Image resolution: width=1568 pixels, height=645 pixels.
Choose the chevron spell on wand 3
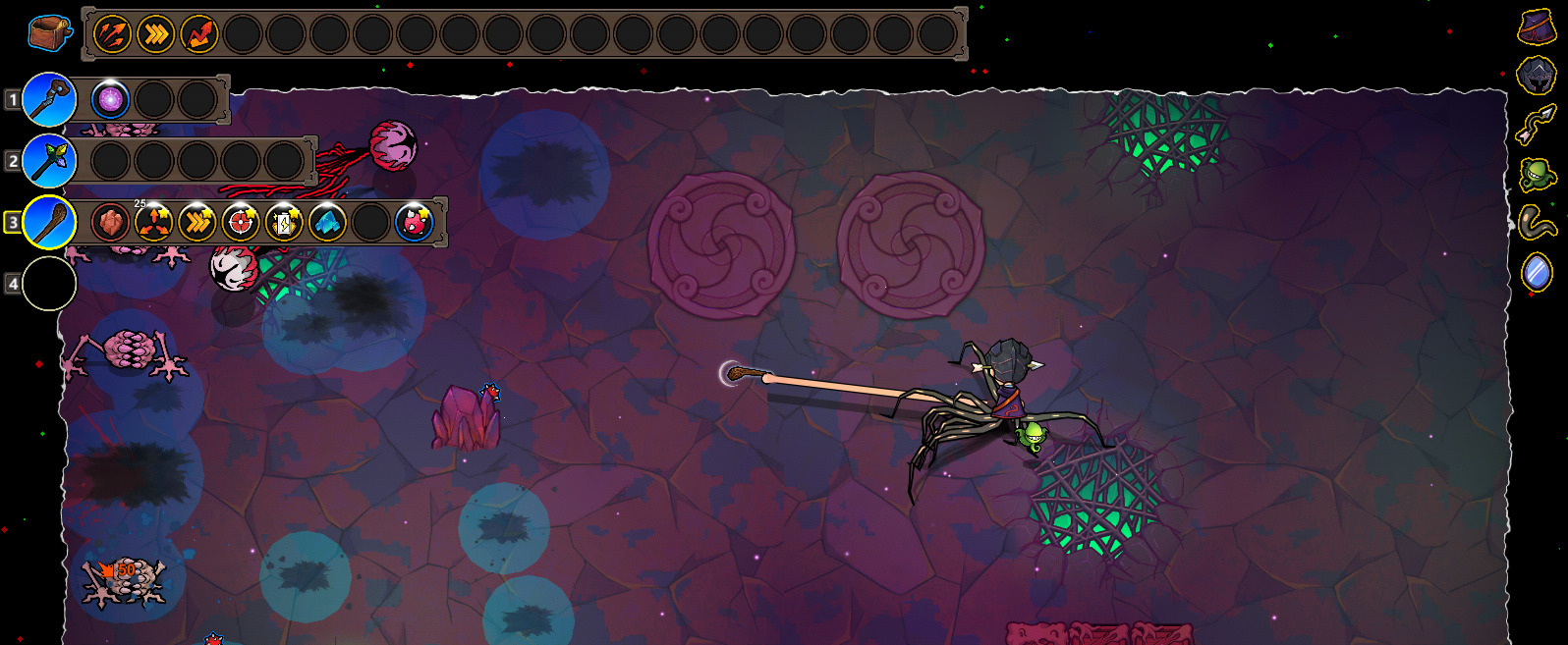point(196,223)
